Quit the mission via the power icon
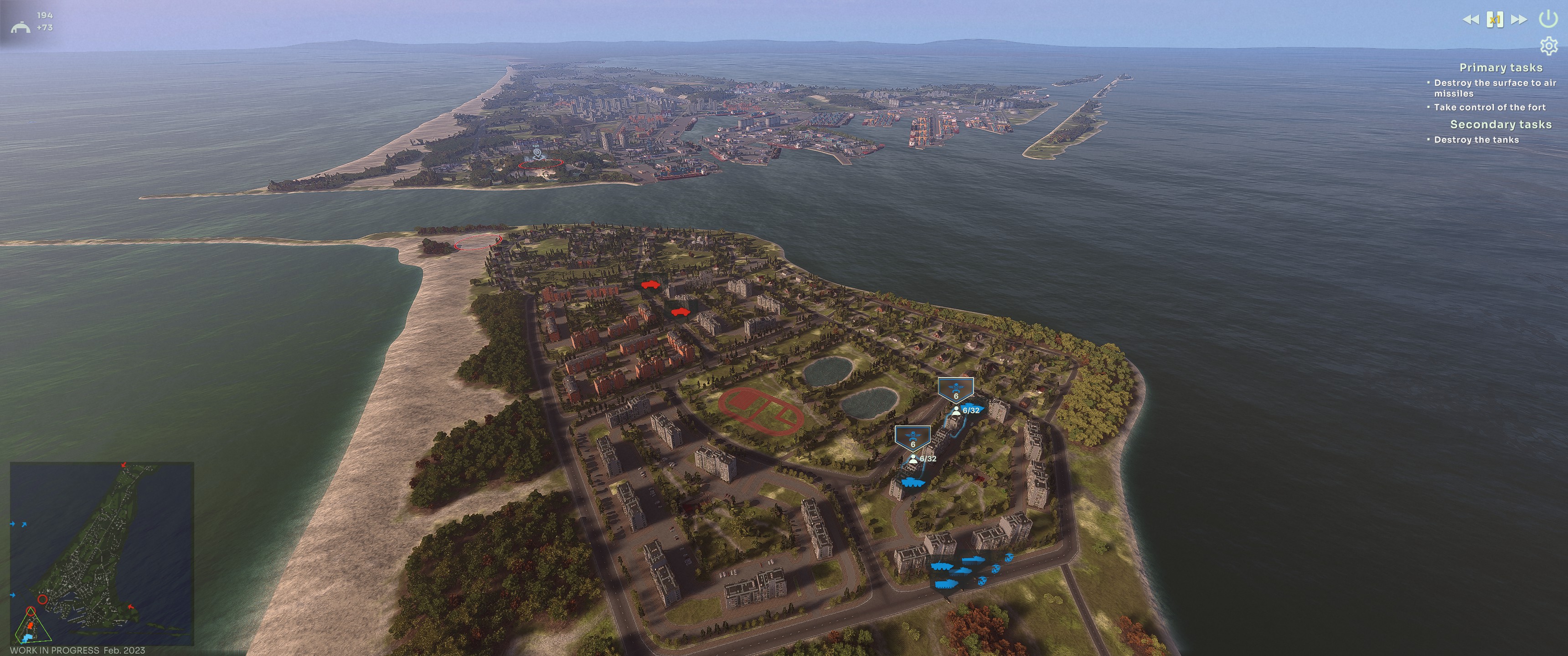The height and width of the screenshot is (656, 1568). coord(1548,19)
